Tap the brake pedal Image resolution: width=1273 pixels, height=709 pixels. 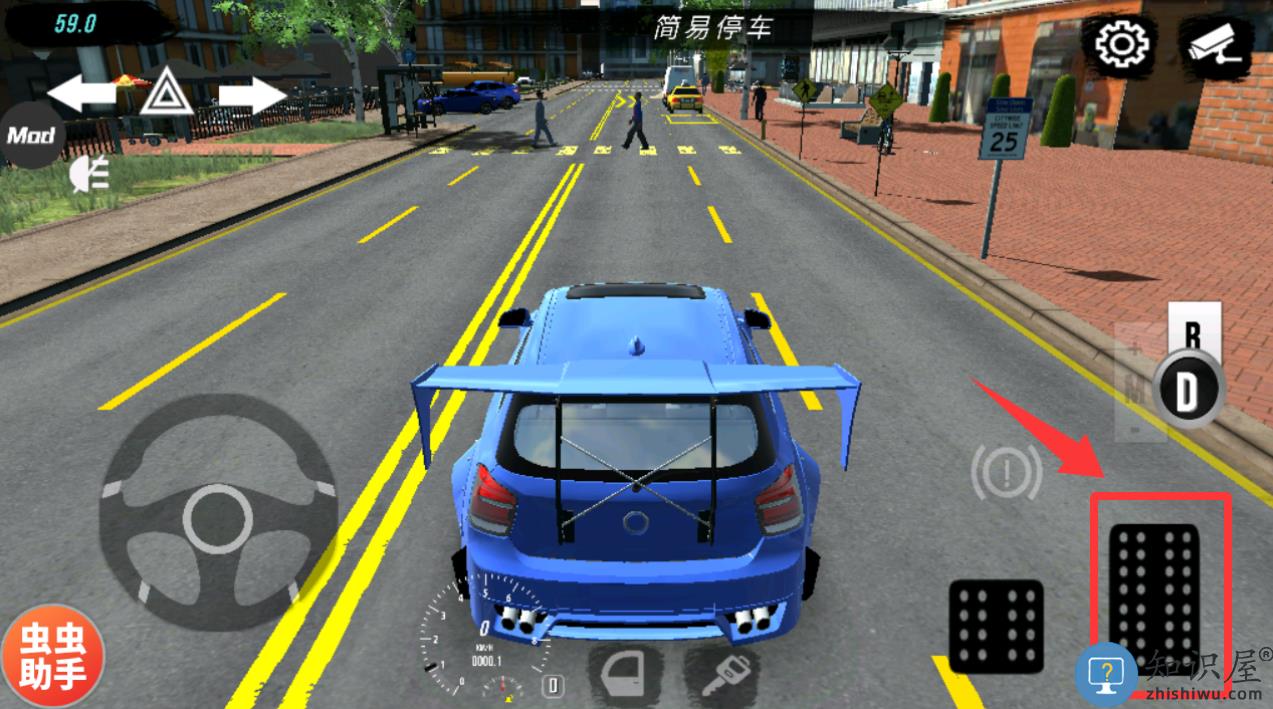(996, 625)
